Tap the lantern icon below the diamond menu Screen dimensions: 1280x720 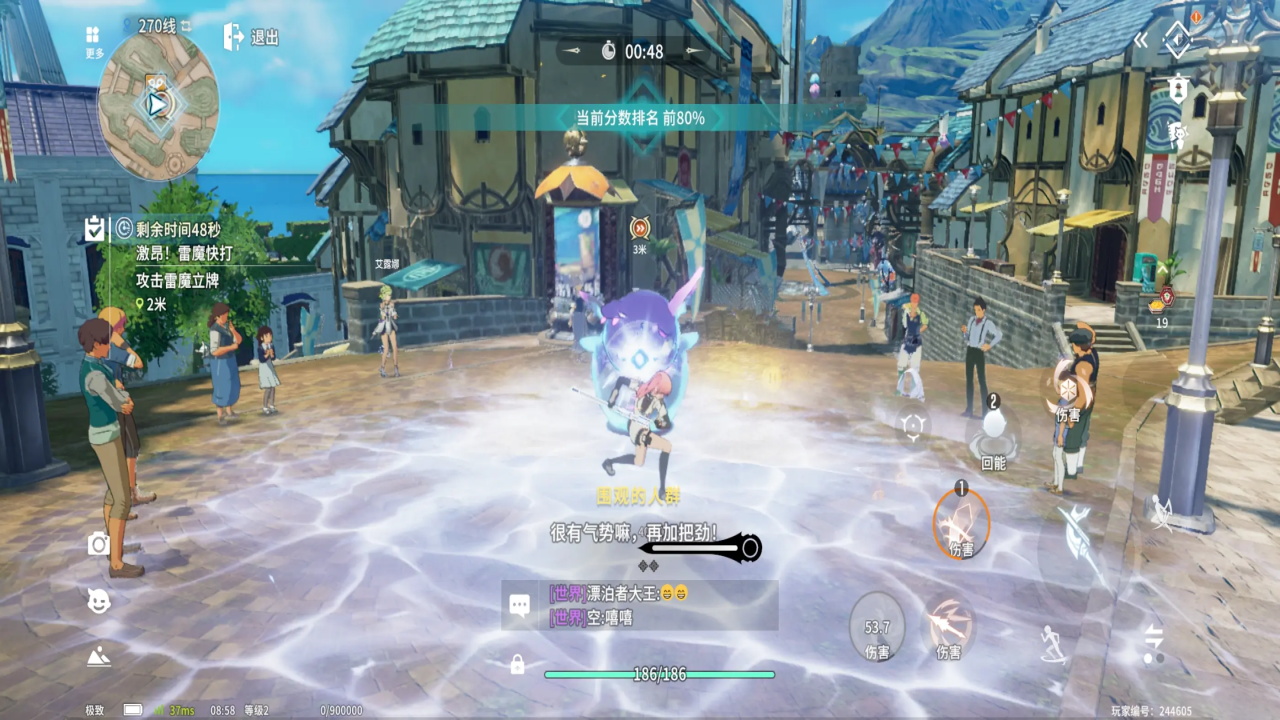[1178, 89]
